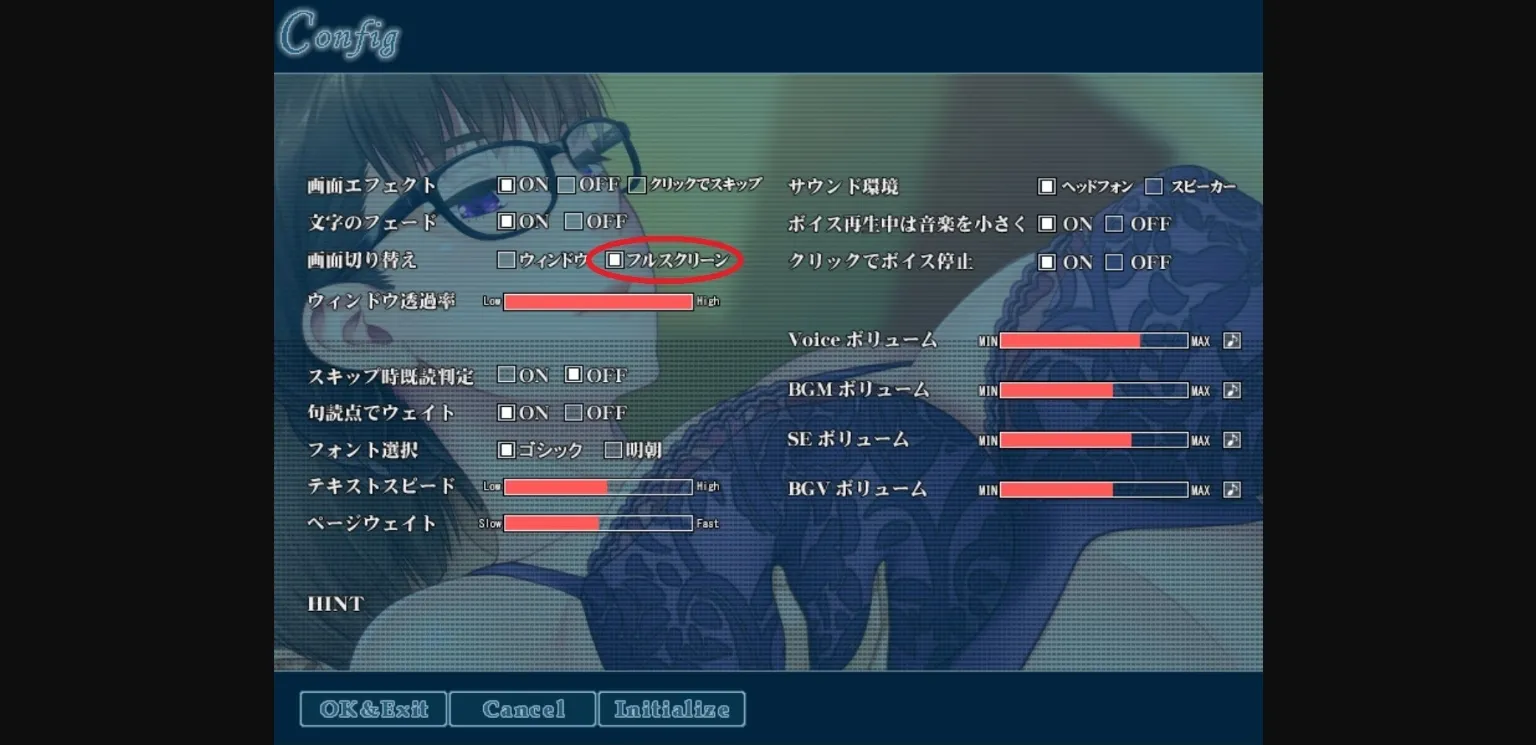Select ウィンドウ windowed display mode
Screen dimensions: 1536x745
click(x=506, y=260)
